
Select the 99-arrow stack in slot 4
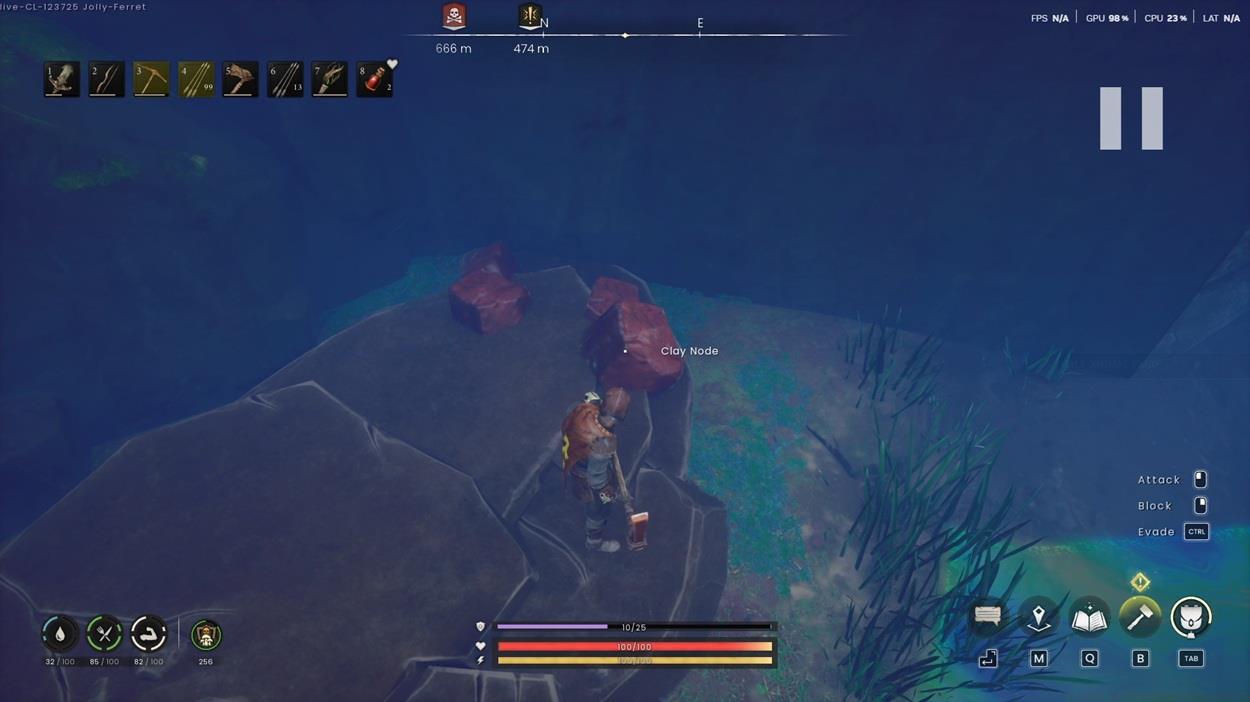point(196,79)
